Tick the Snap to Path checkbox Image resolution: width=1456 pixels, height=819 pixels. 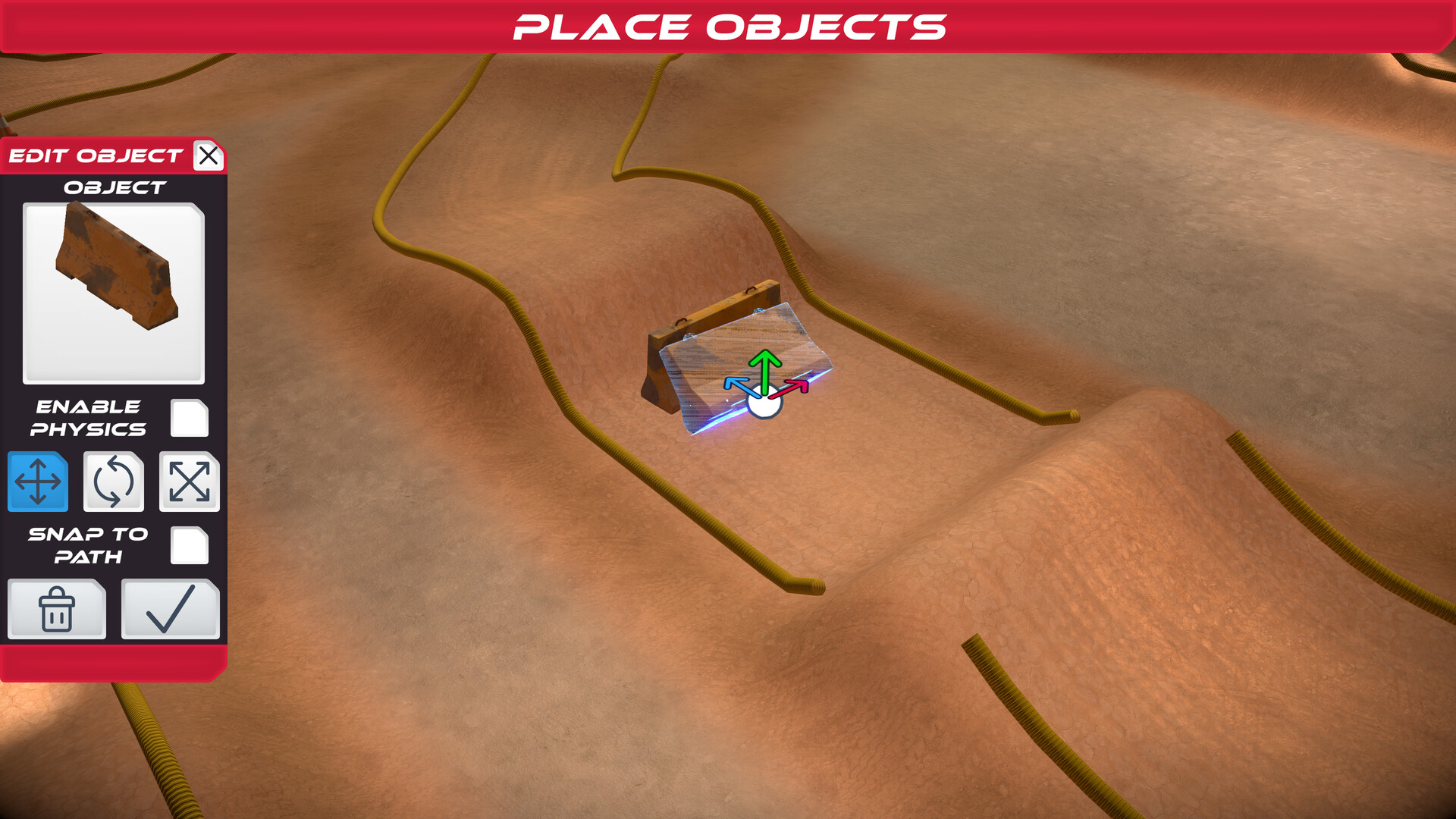coord(190,545)
